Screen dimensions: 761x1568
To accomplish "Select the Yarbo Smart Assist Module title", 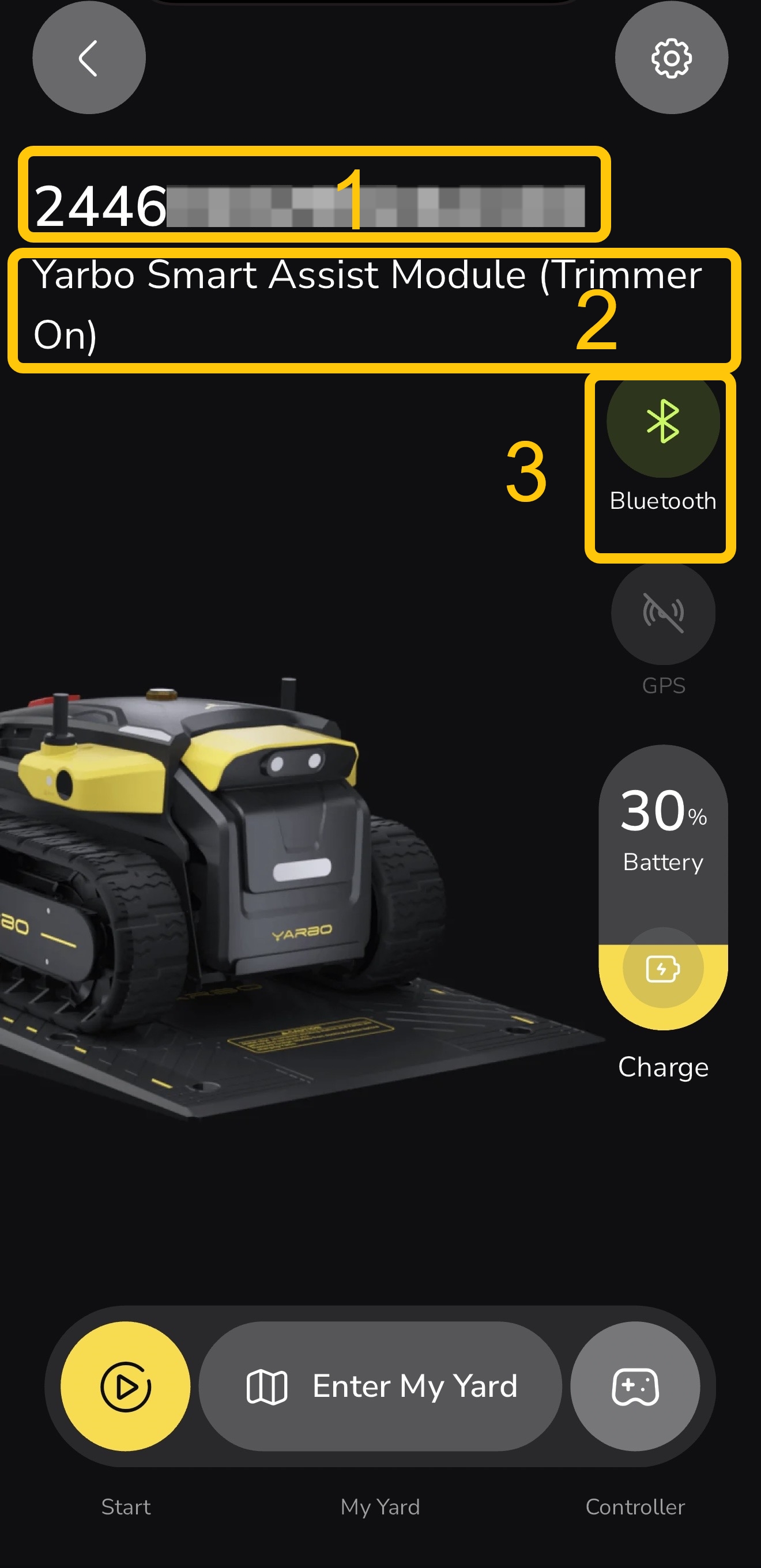I will (367, 304).
